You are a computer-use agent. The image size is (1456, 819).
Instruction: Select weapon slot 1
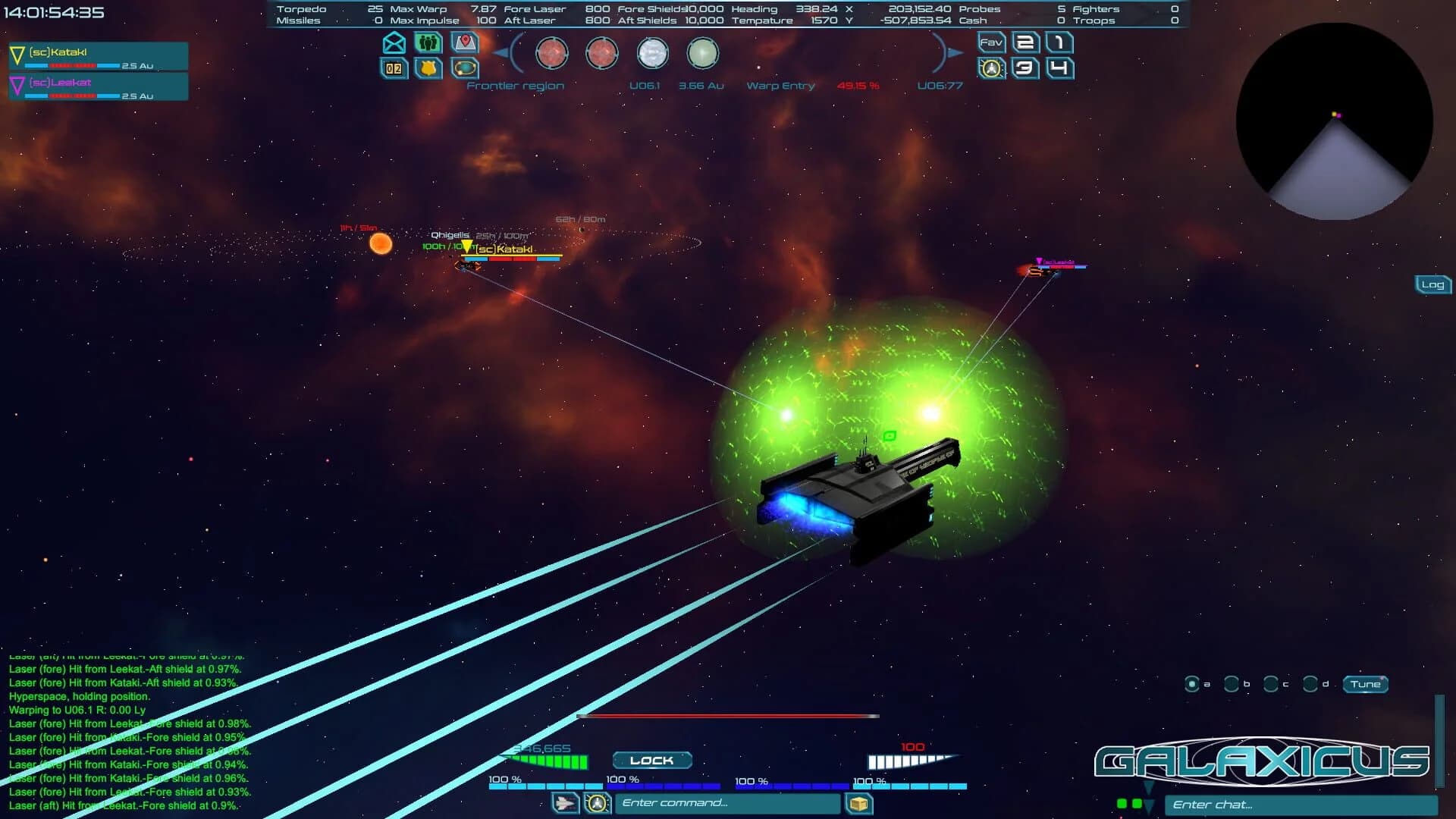tap(1059, 43)
